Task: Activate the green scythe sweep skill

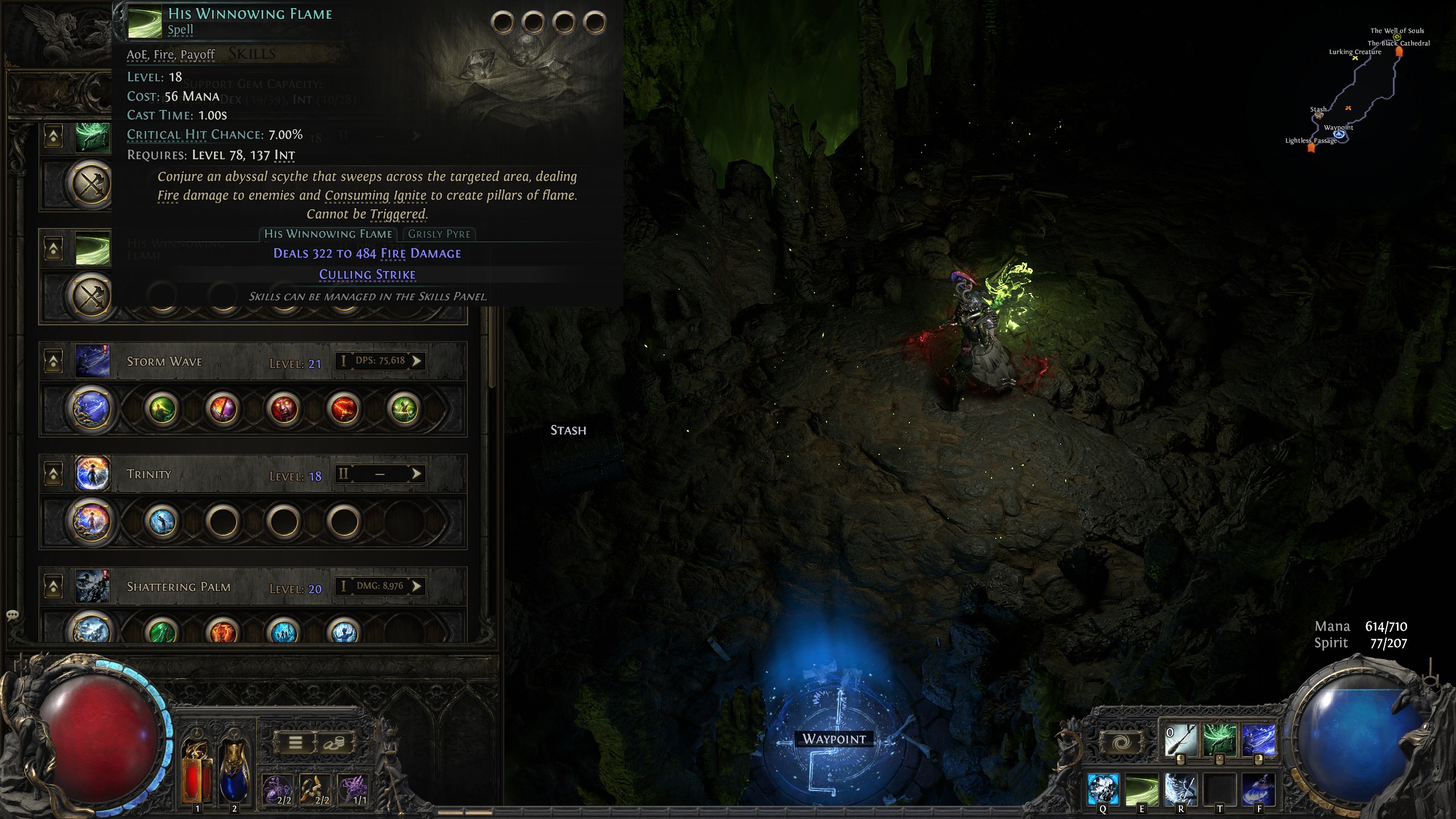Action: tap(1141, 789)
